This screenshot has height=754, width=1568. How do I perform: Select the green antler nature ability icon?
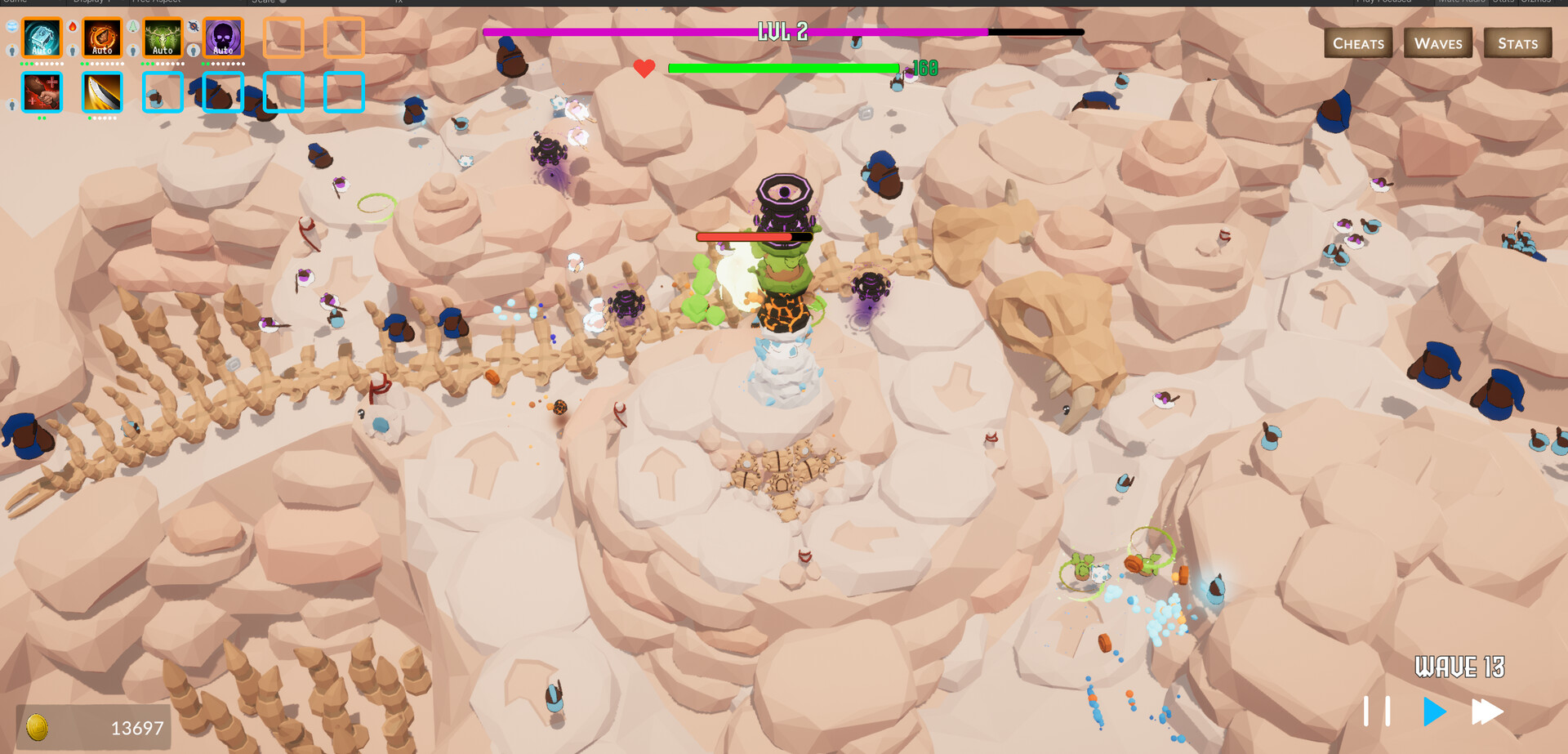(163, 38)
